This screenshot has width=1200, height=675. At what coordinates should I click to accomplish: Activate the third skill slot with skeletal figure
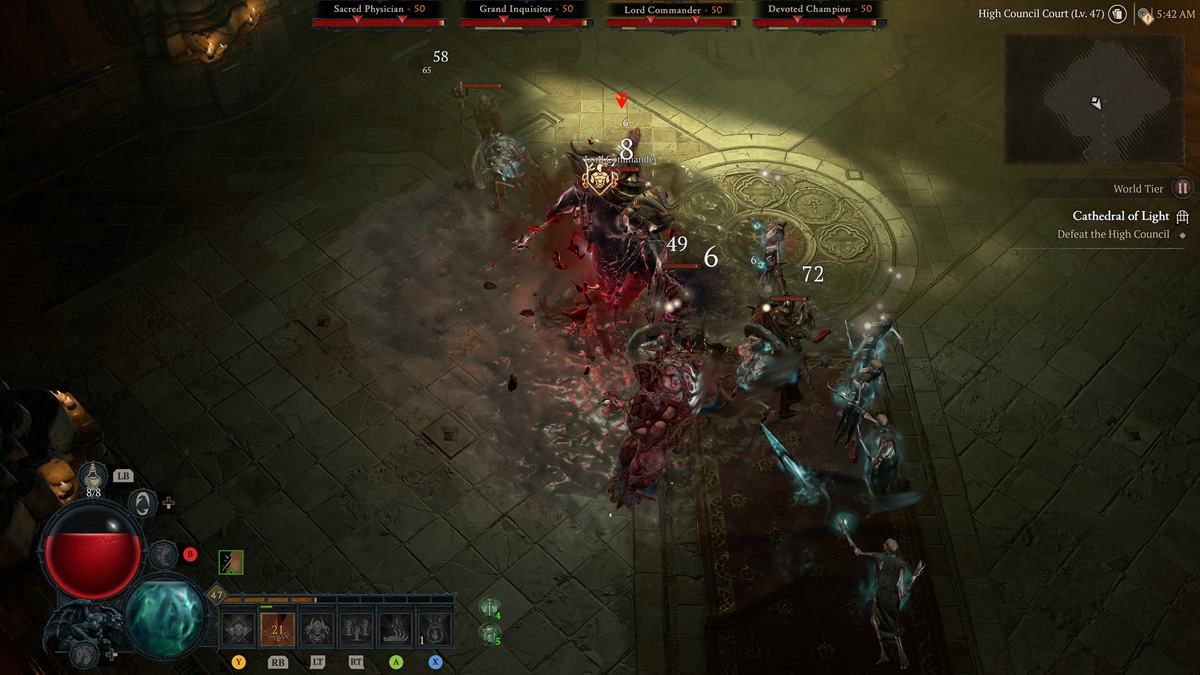point(317,629)
